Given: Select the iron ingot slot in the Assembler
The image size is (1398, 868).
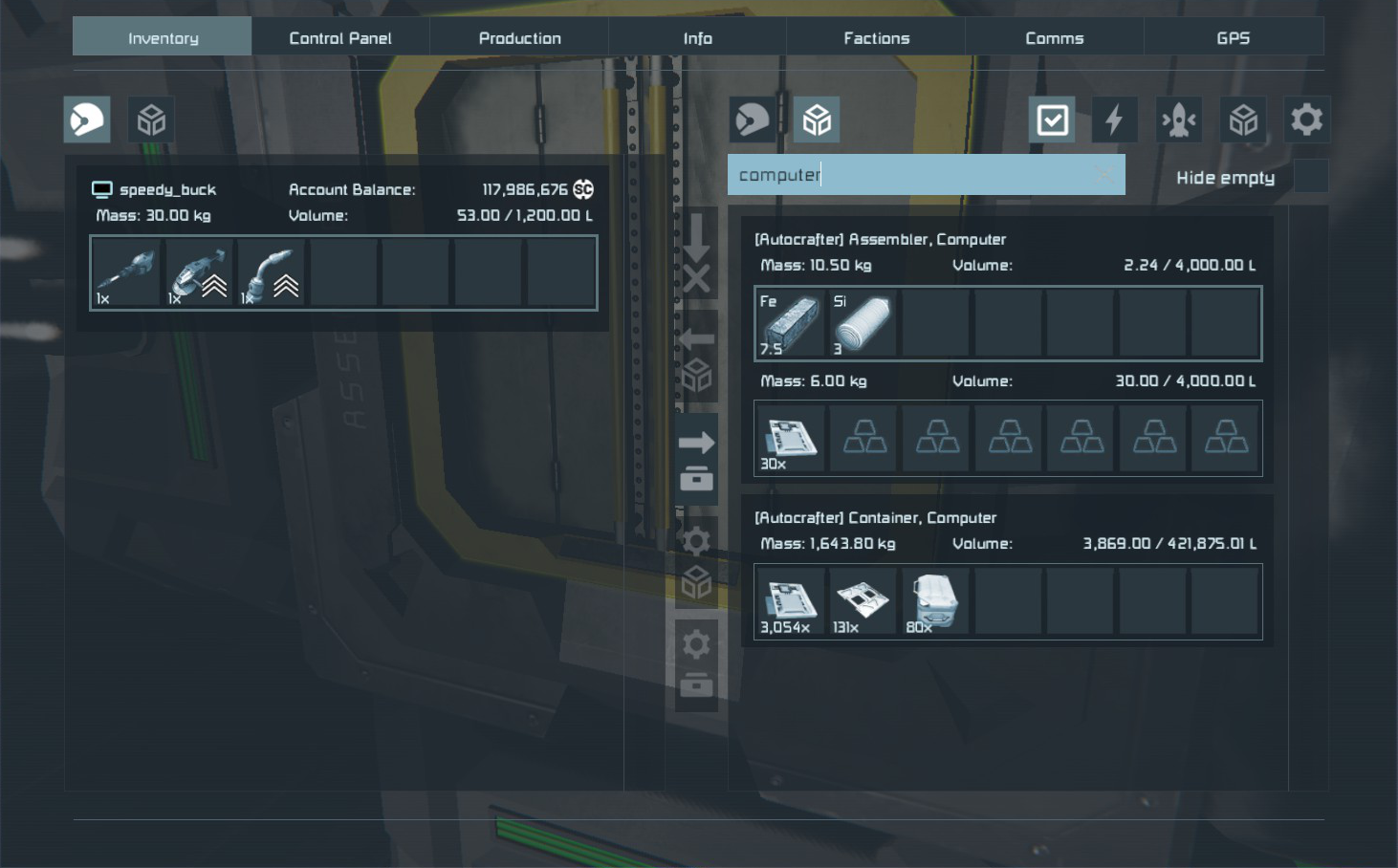Looking at the screenshot, I should pos(790,324).
